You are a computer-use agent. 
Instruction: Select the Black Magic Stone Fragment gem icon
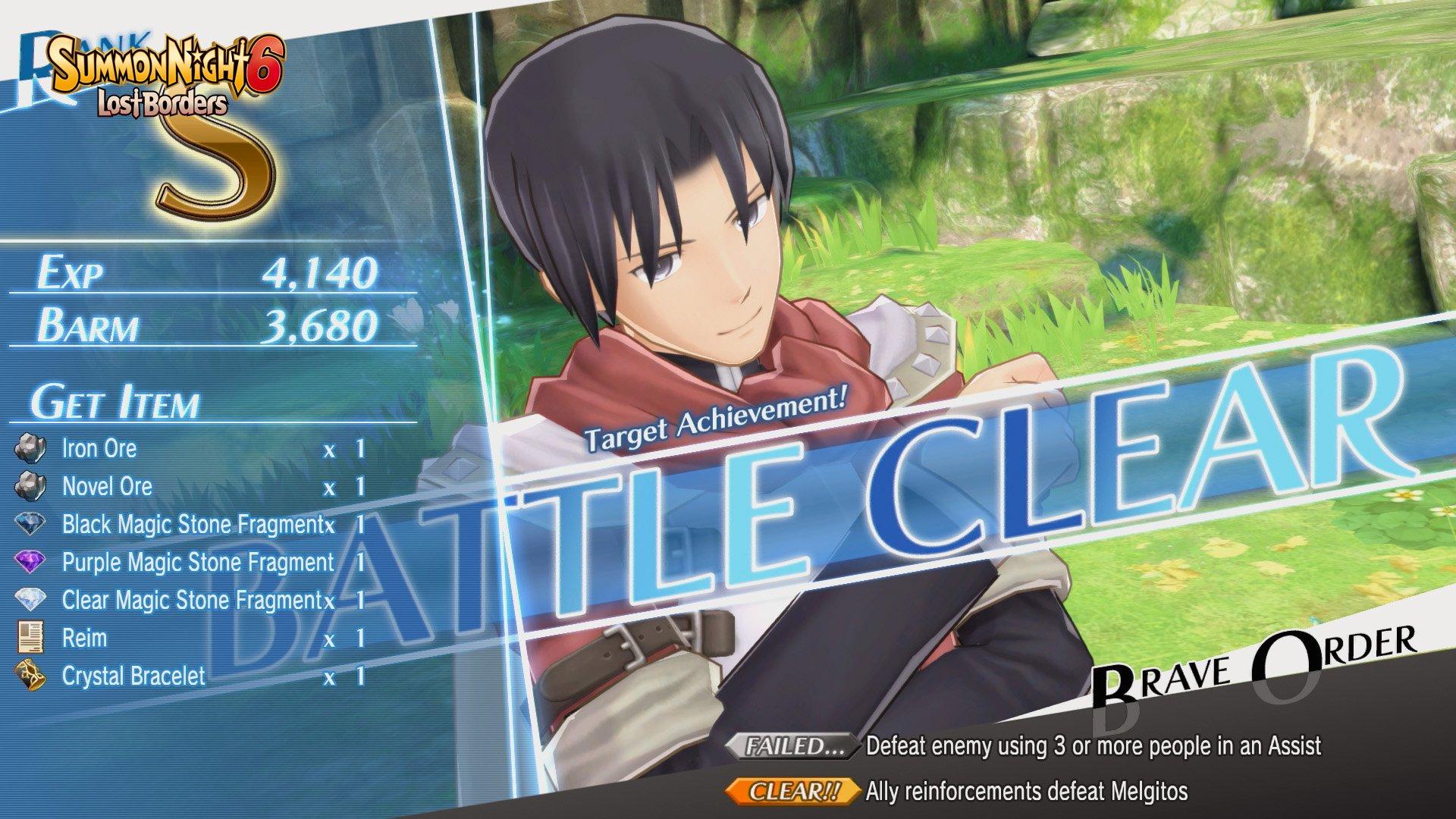pyautogui.click(x=30, y=525)
